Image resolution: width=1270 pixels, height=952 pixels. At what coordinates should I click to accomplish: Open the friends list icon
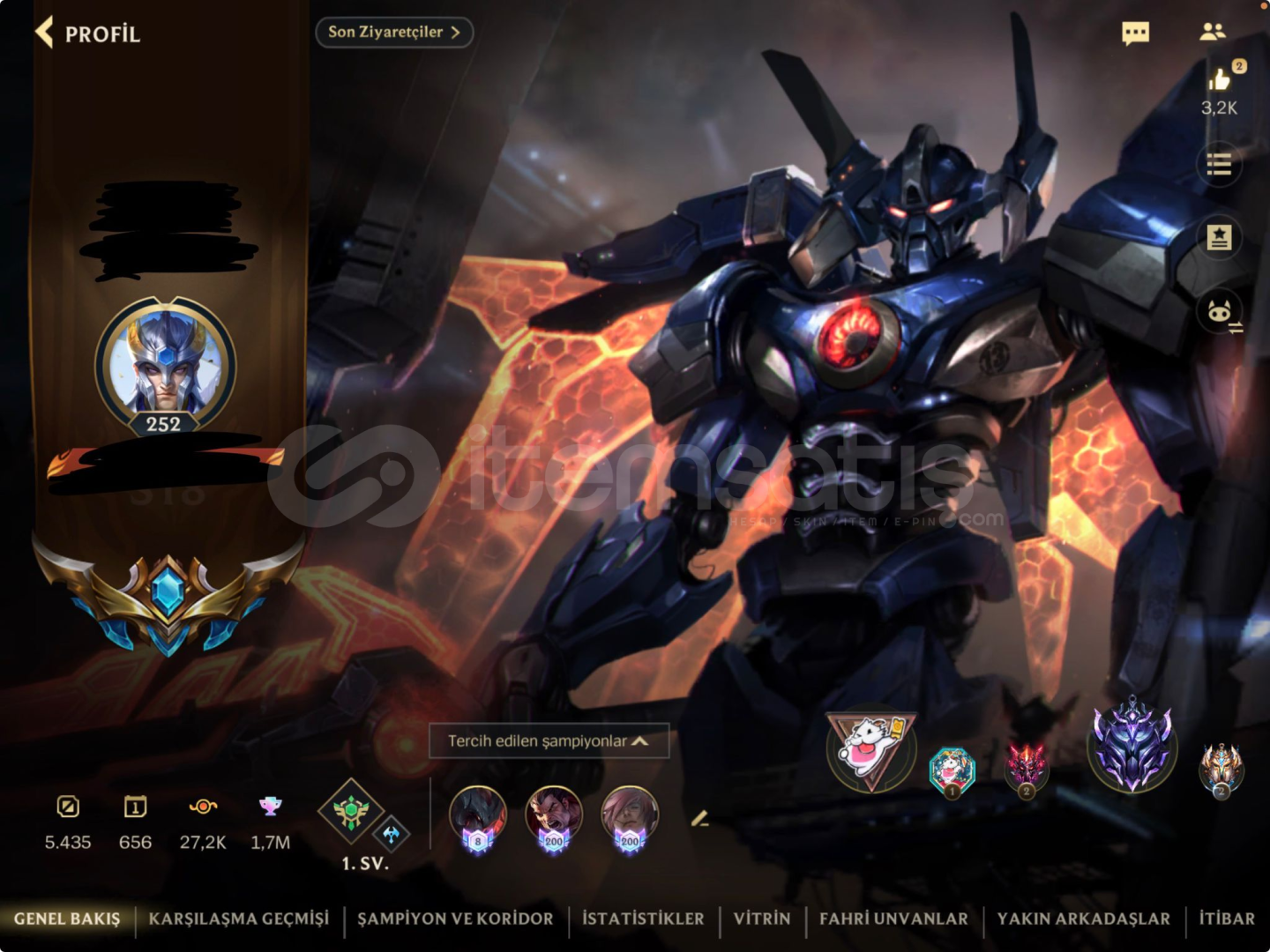coord(1214,33)
